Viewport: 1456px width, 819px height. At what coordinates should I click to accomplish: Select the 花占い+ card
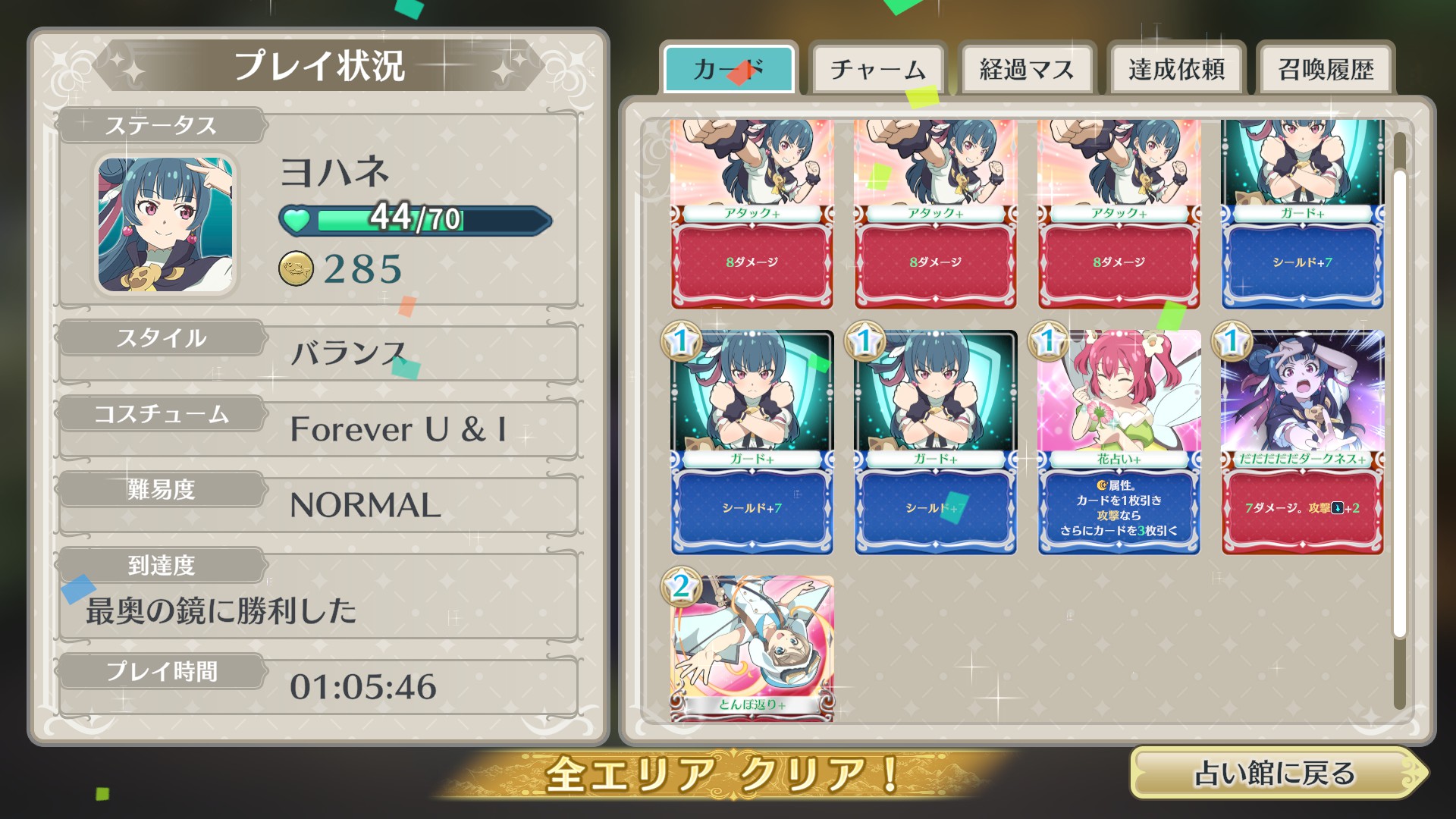(x=1119, y=442)
